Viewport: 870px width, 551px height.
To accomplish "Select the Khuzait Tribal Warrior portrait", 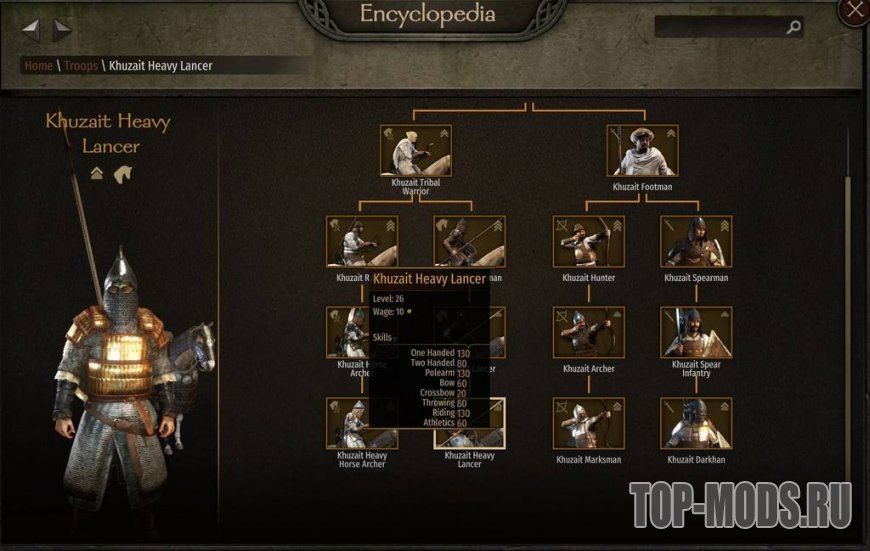I will point(415,150).
